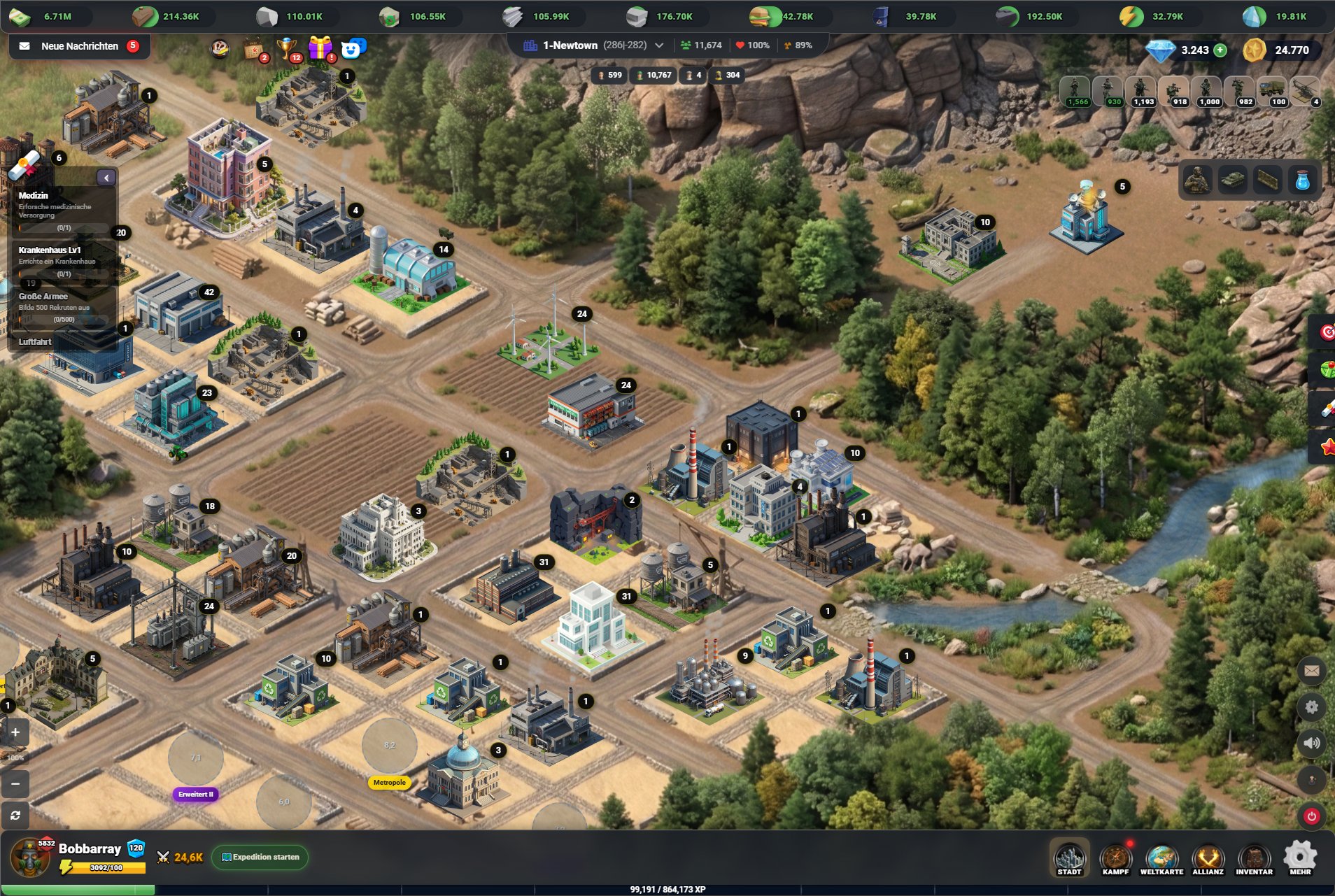Switch to the Kampf tab
Viewport: 1335px width, 896px height.
tap(1115, 859)
